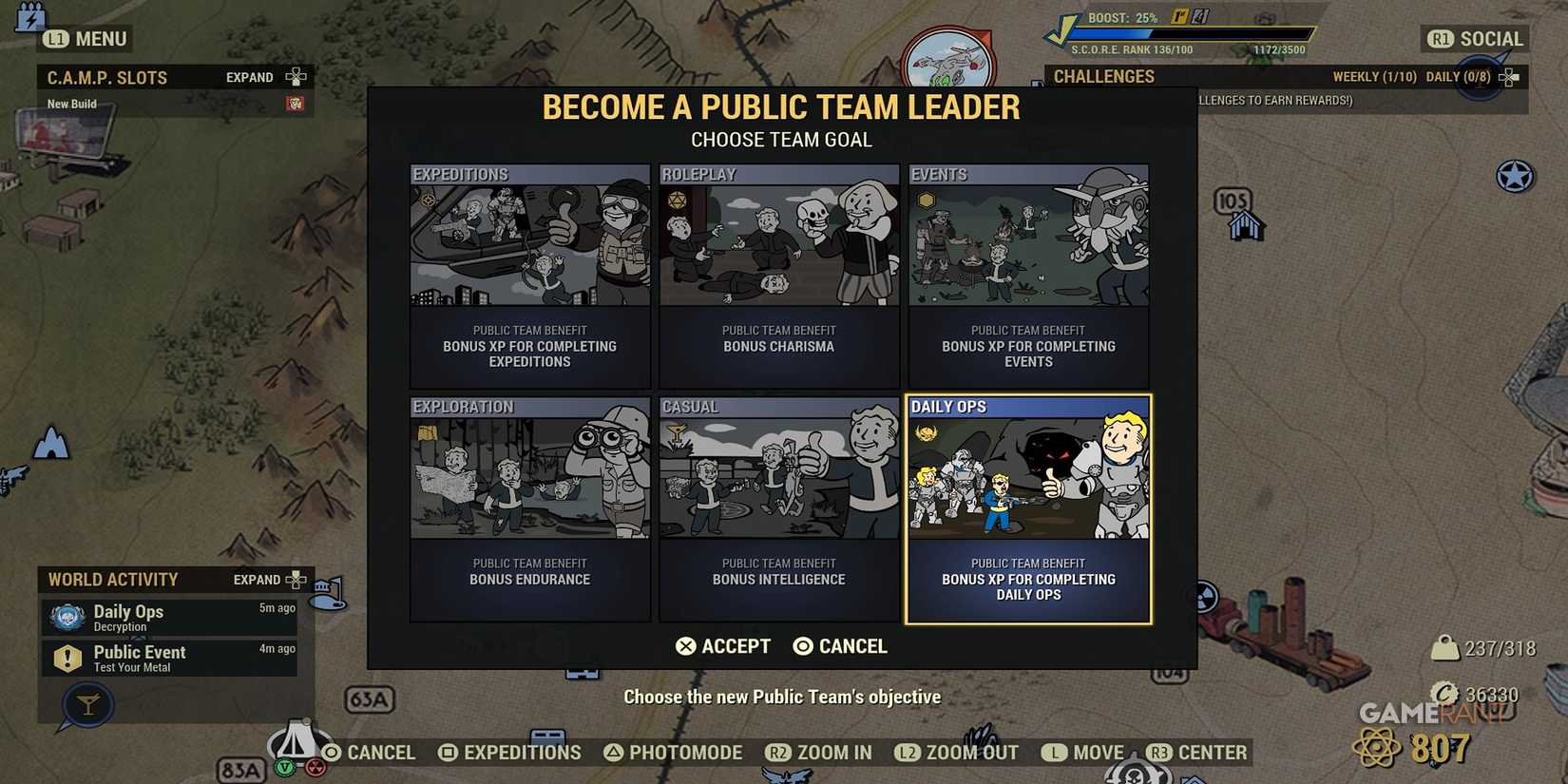
Task: Click the Events team goal thumbnail
Action: (x=1027, y=238)
